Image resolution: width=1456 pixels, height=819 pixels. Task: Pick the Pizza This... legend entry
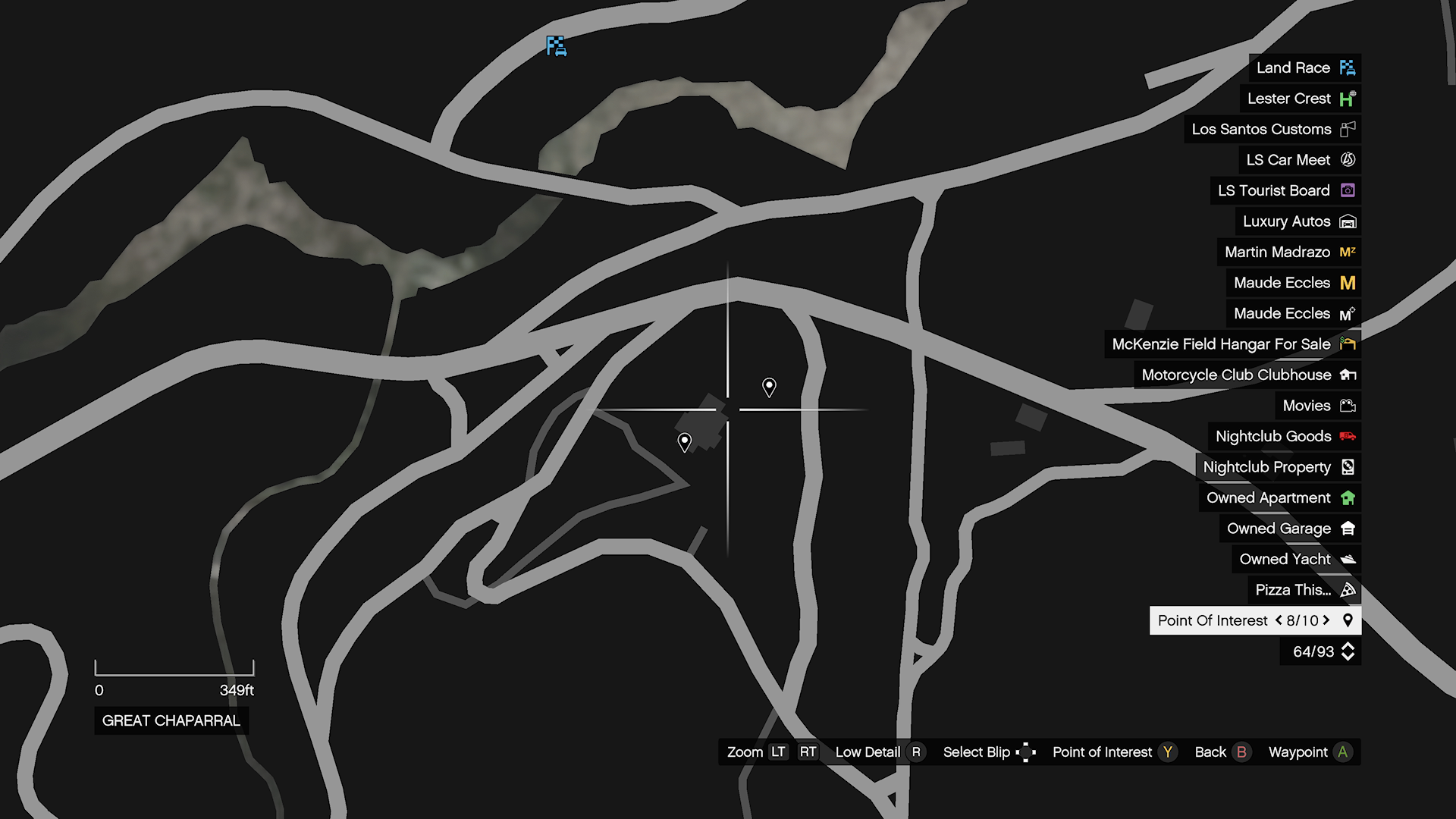(1304, 590)
